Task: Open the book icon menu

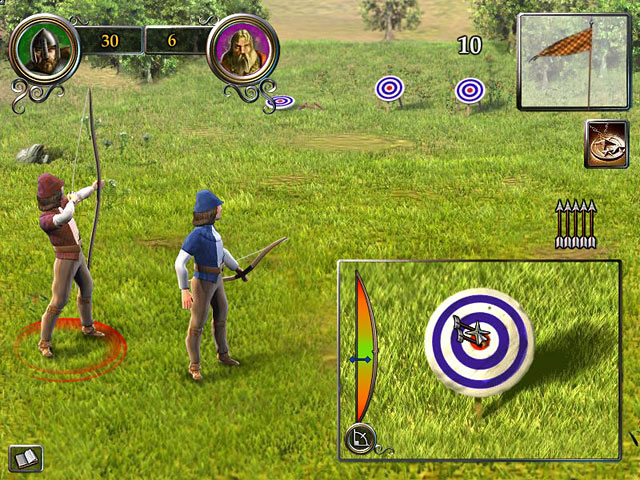Action: pyautogui.click(x=25, y=458)
